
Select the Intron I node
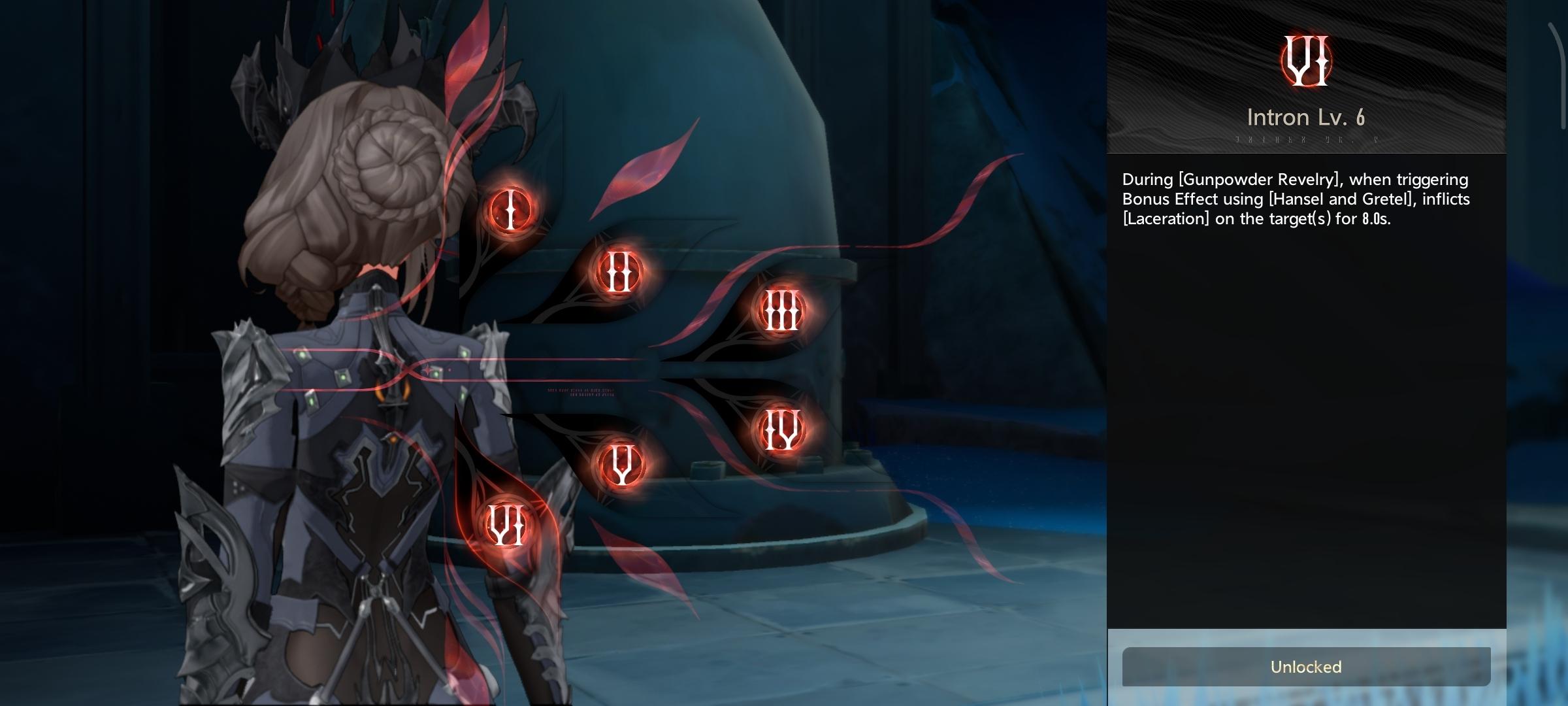(510, 210)
